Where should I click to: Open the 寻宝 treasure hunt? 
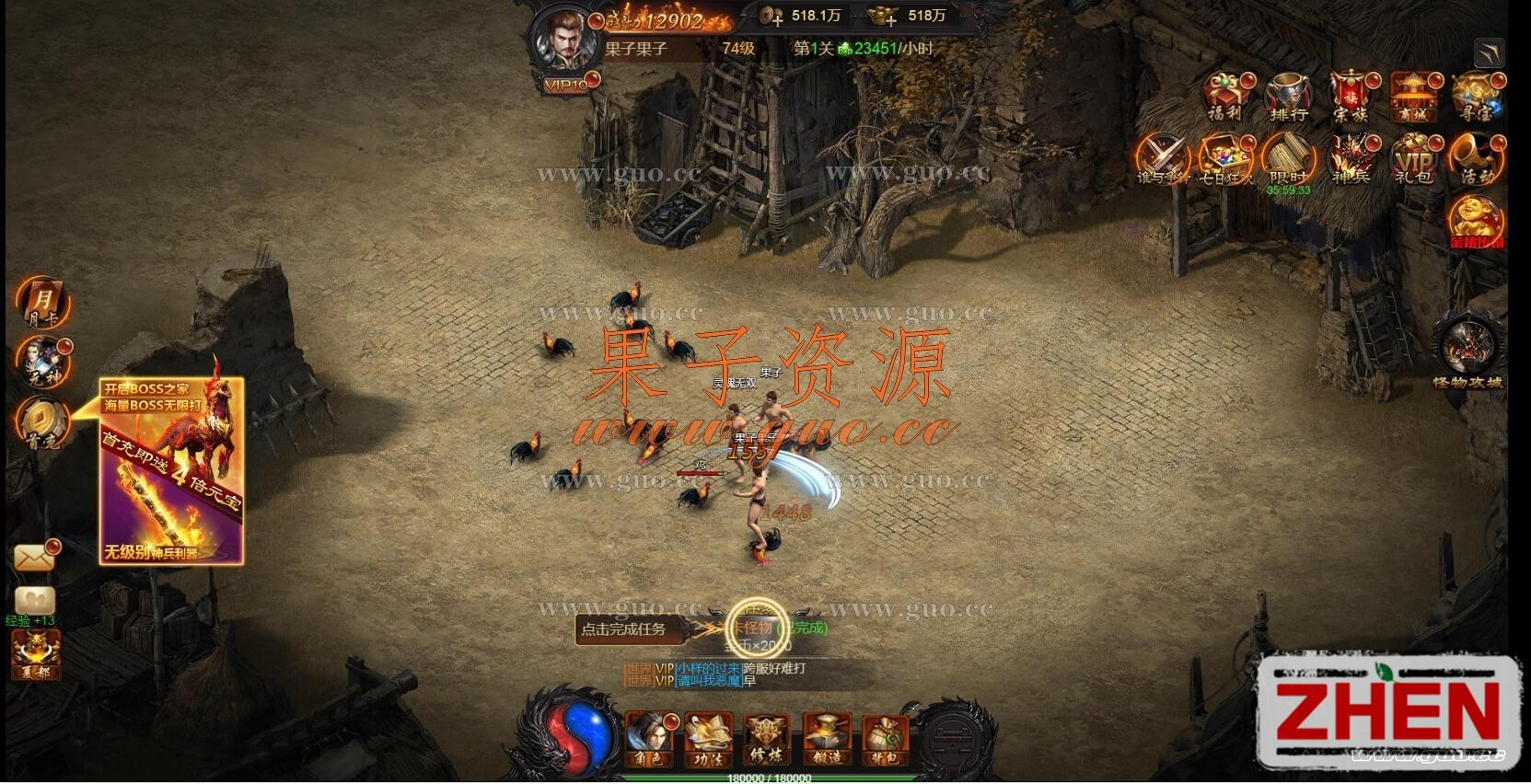point(1476,96)
